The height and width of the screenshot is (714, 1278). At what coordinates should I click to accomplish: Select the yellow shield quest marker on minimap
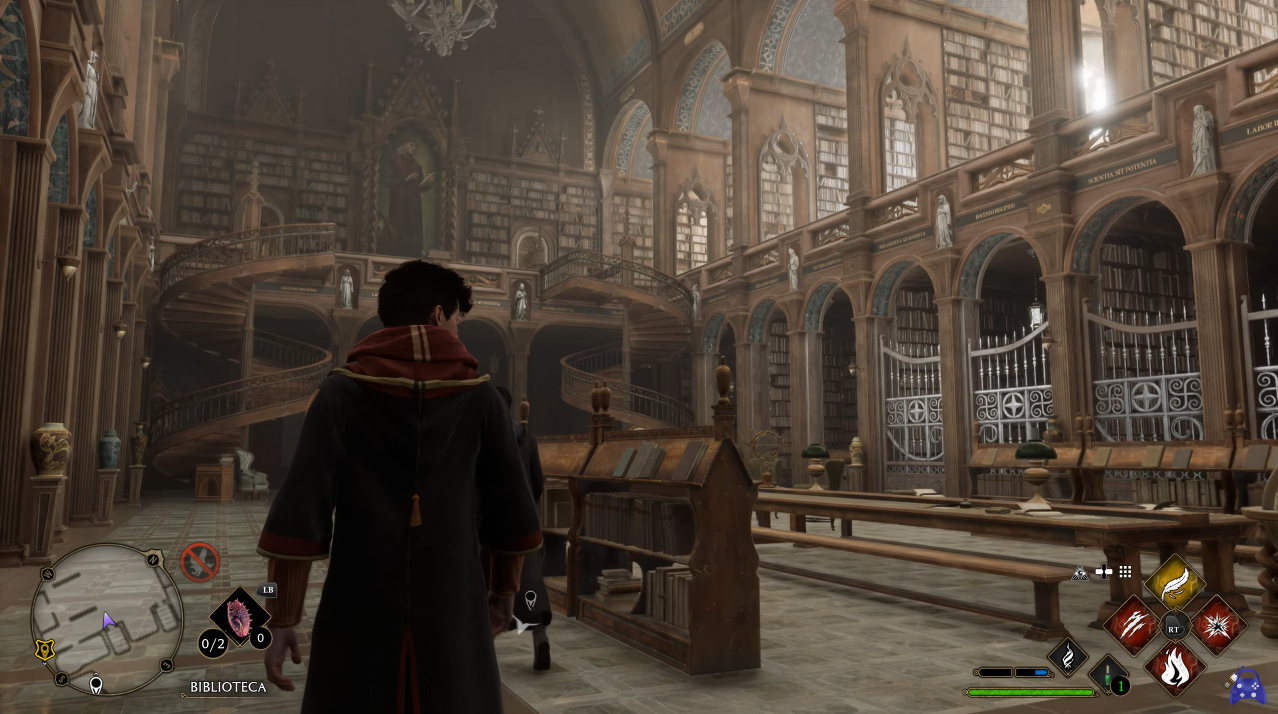click(43, 650)
